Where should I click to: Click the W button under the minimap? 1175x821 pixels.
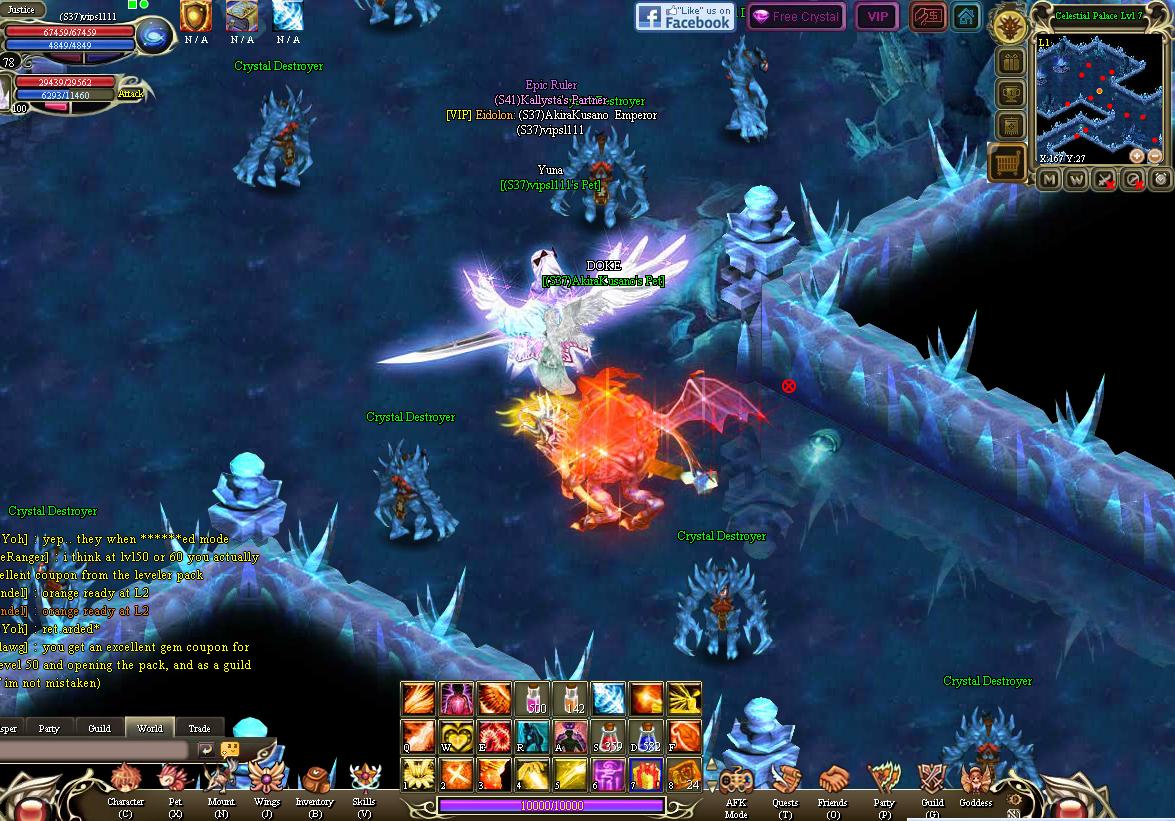(x=1077, y=180)
